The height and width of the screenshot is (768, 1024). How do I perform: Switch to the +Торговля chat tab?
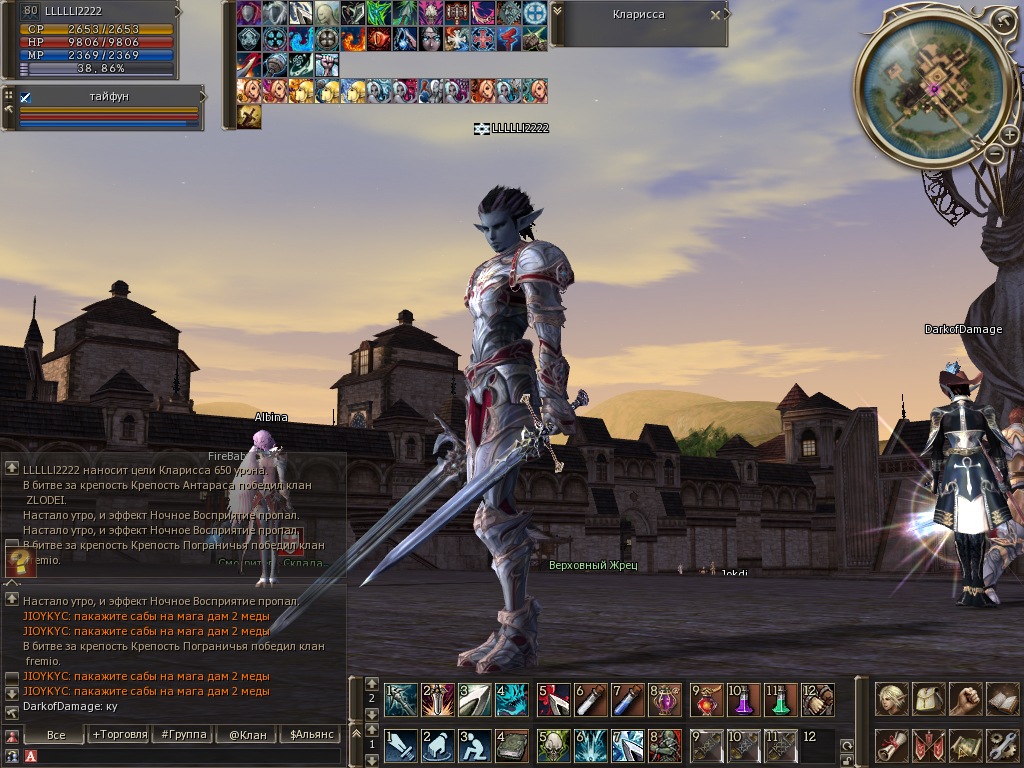(x=116, y=735)
